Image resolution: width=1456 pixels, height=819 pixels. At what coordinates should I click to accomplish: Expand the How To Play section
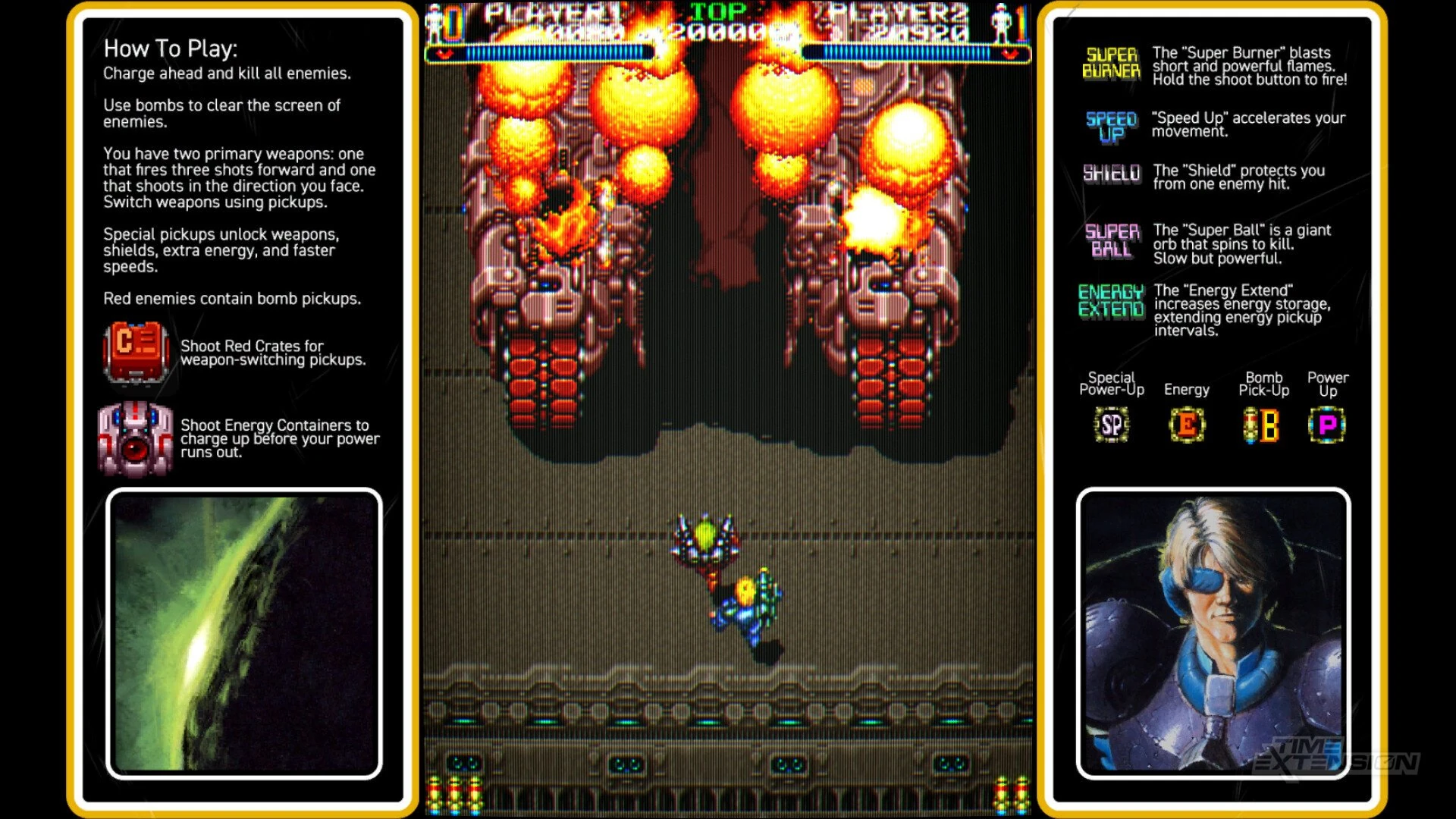[171, 49]
